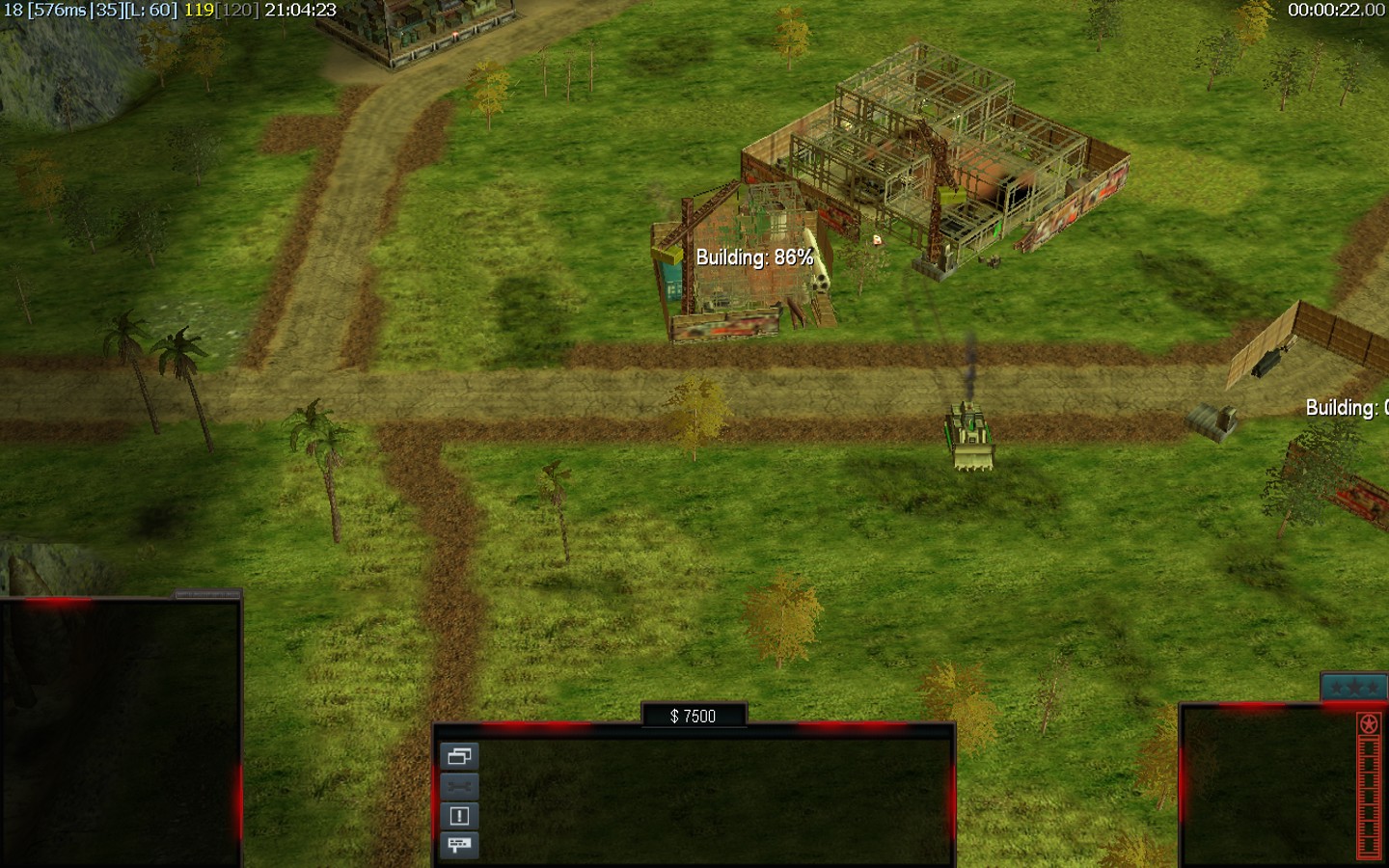Click the wrench-shaped button in the command bar
This screenshot has width=1389, height=868.
point(459,786)
